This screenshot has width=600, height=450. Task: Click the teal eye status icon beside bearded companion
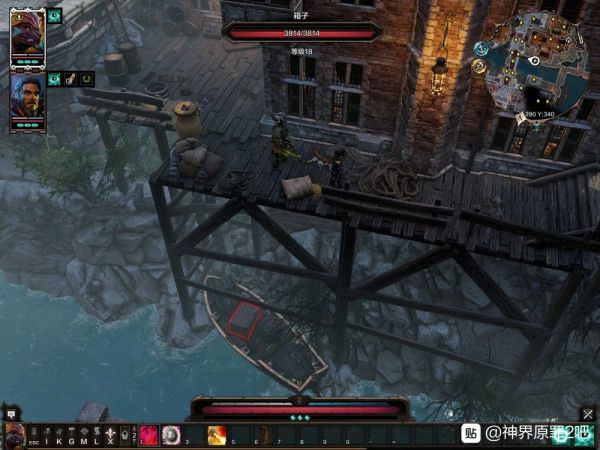click(x=53, y=78)
